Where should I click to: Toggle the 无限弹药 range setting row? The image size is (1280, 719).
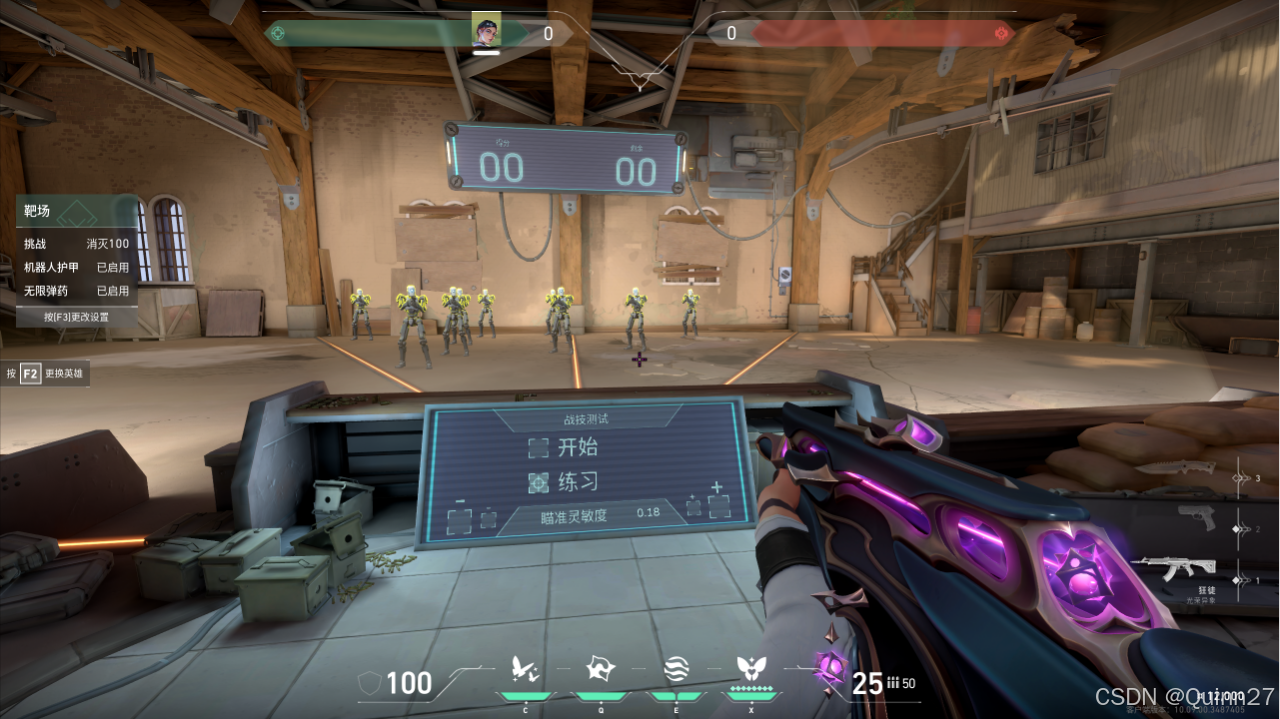point(77,291)
